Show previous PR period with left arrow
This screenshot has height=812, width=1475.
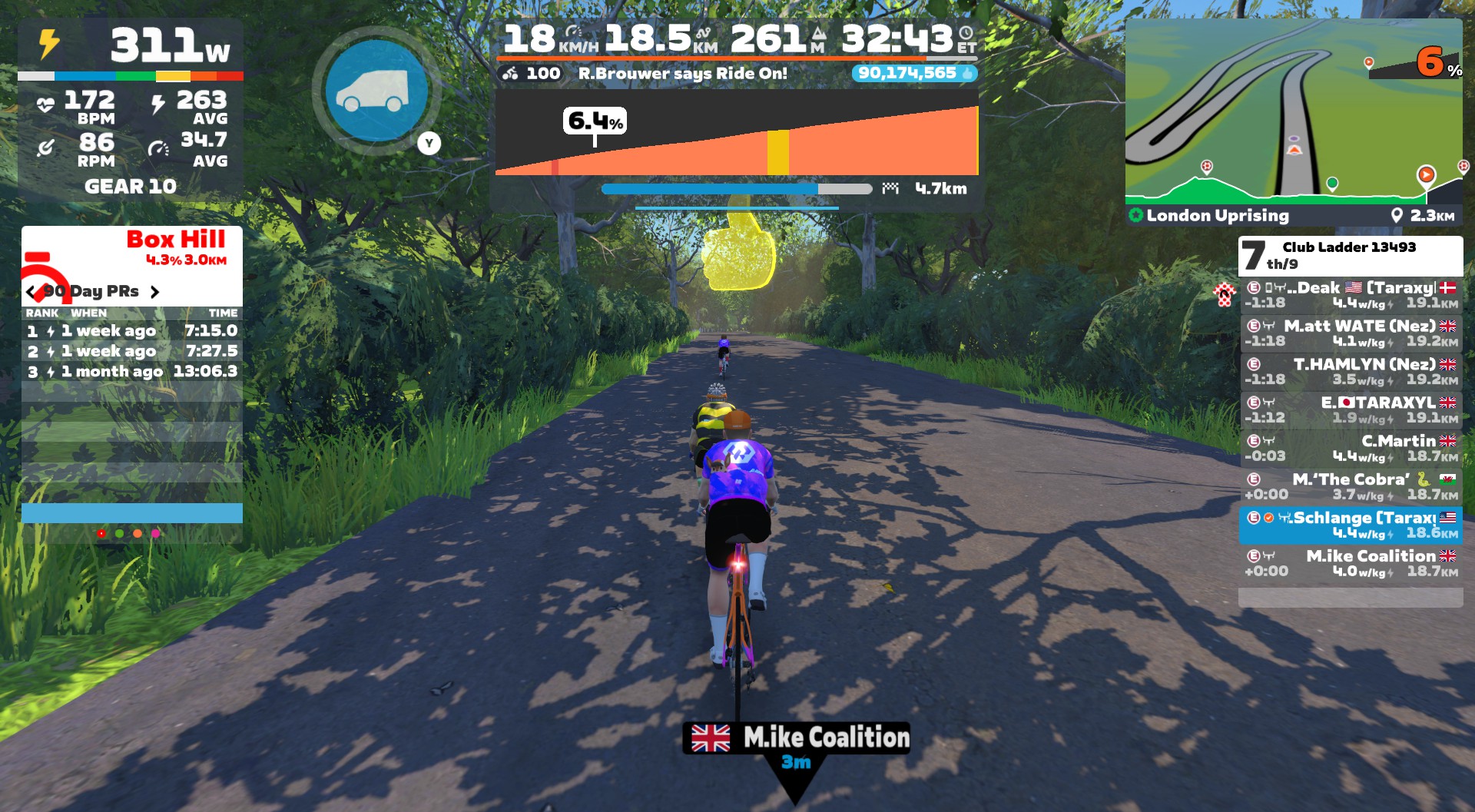tap(31, 292)
